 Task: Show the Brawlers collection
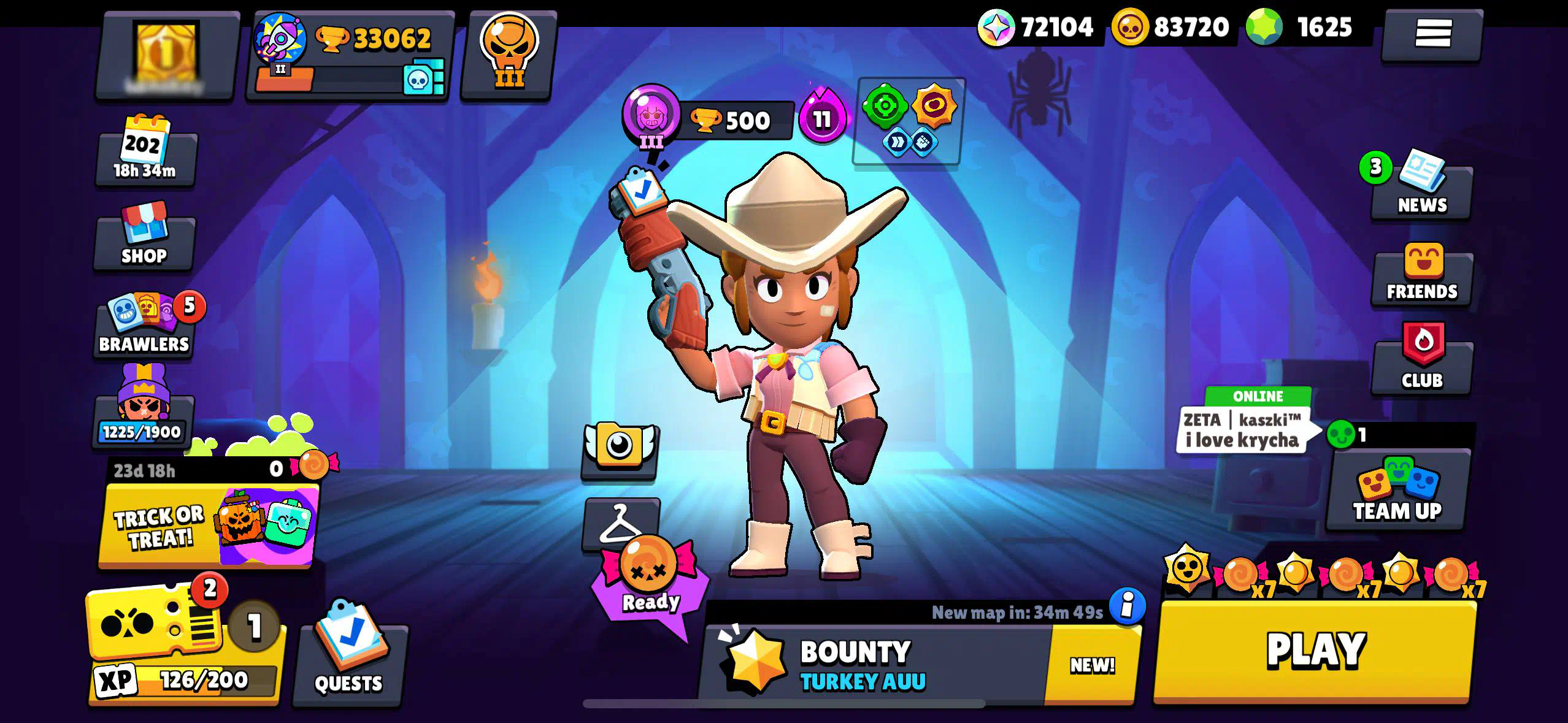click(145, 326)
